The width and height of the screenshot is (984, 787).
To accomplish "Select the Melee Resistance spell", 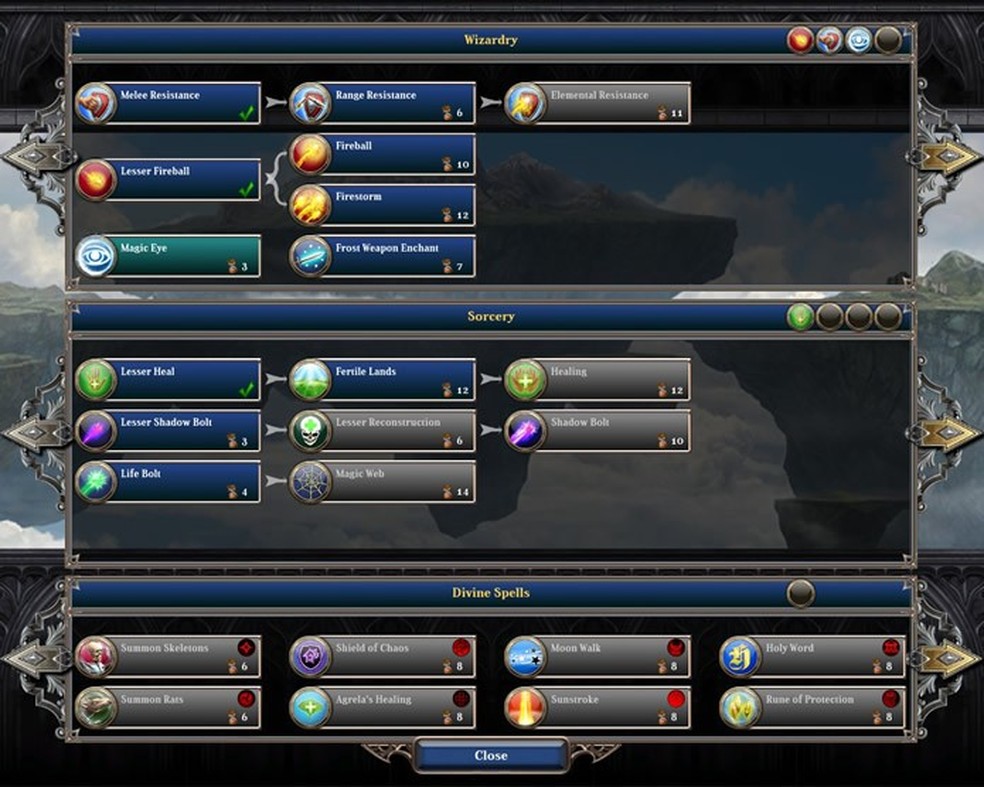I will pos(168,103).
